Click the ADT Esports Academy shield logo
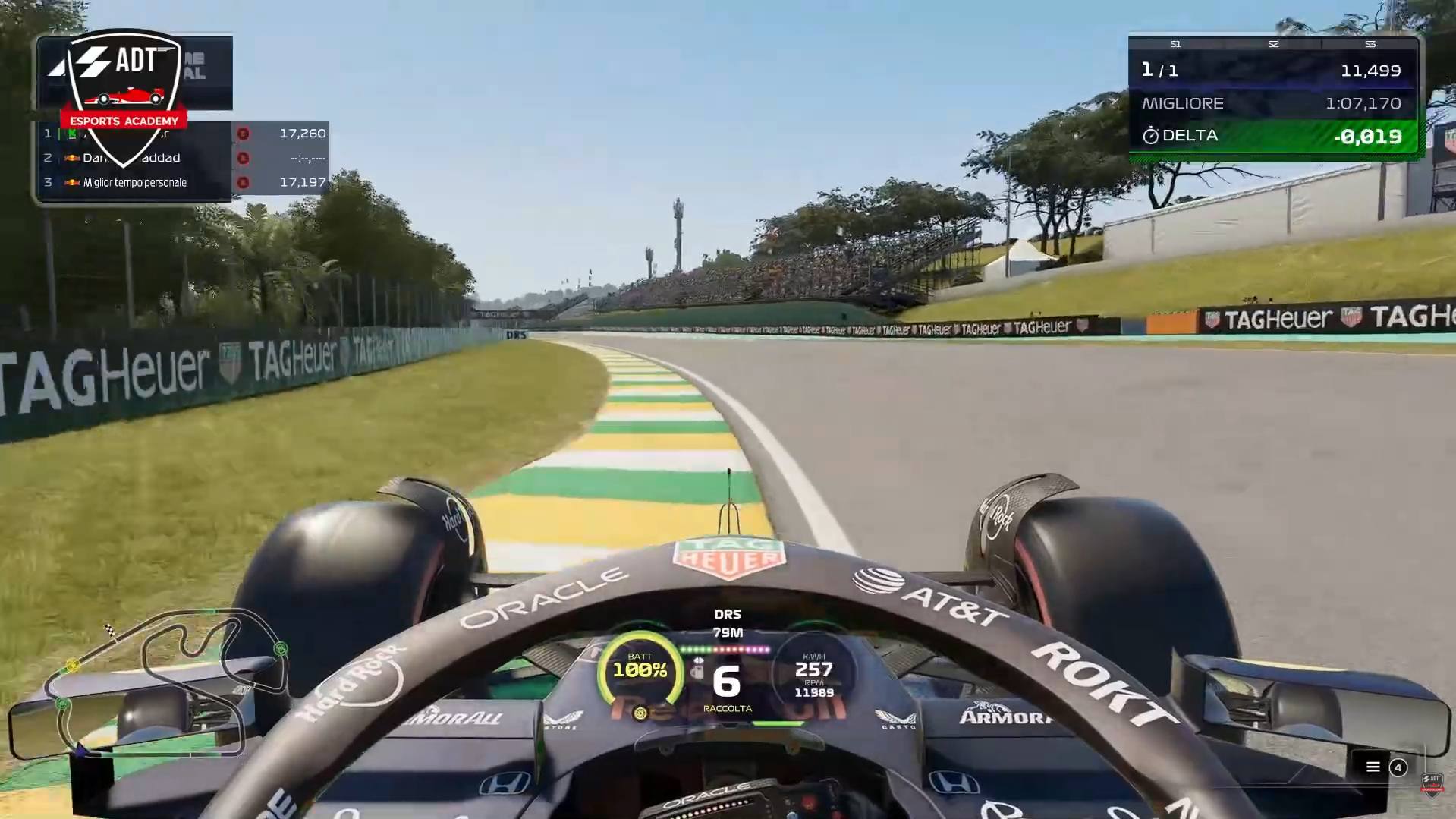The image size is (1456, 819). tap(123, 83)
